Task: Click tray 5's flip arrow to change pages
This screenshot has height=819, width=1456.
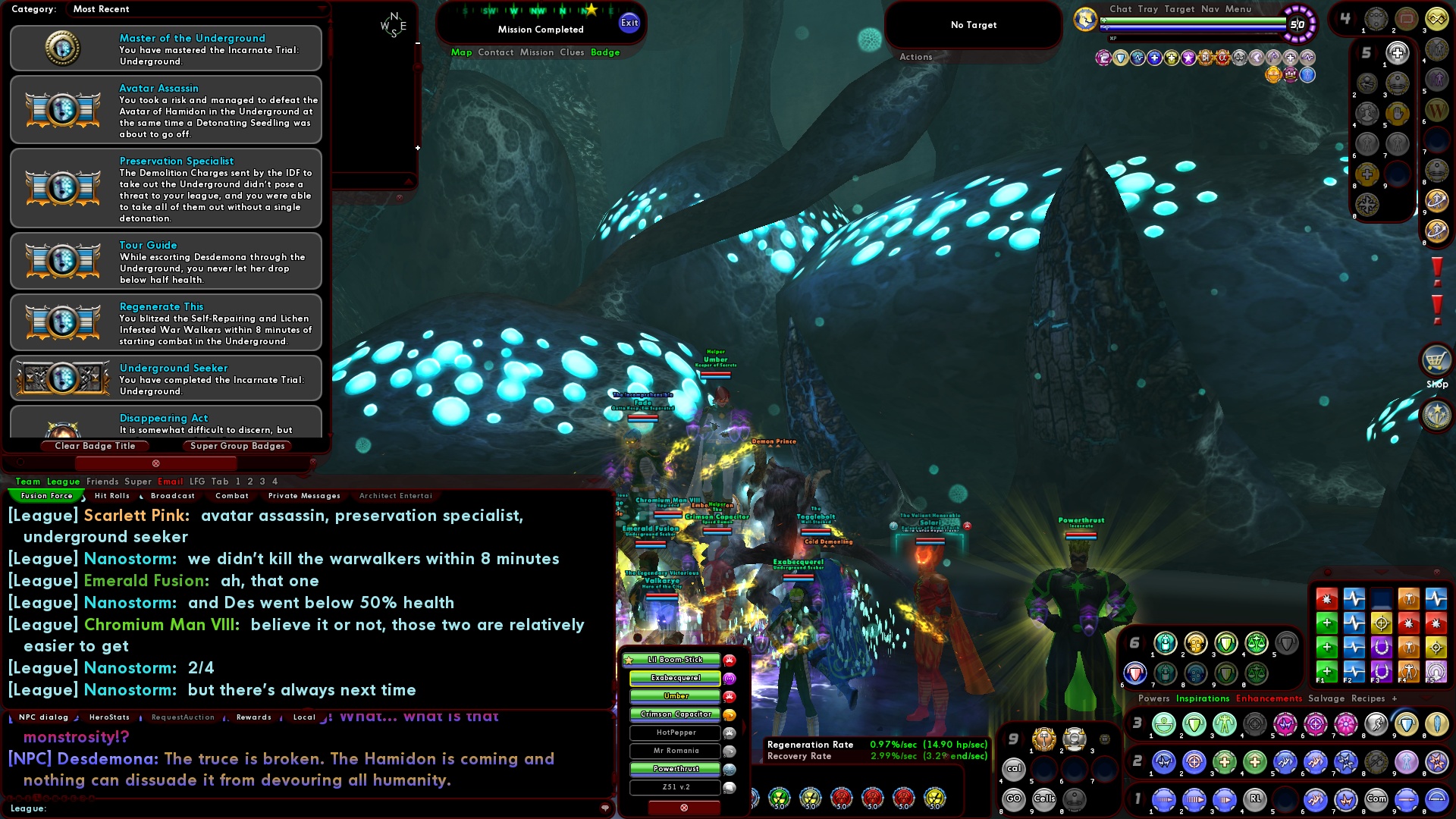Action: click(x=1378, y=53)
